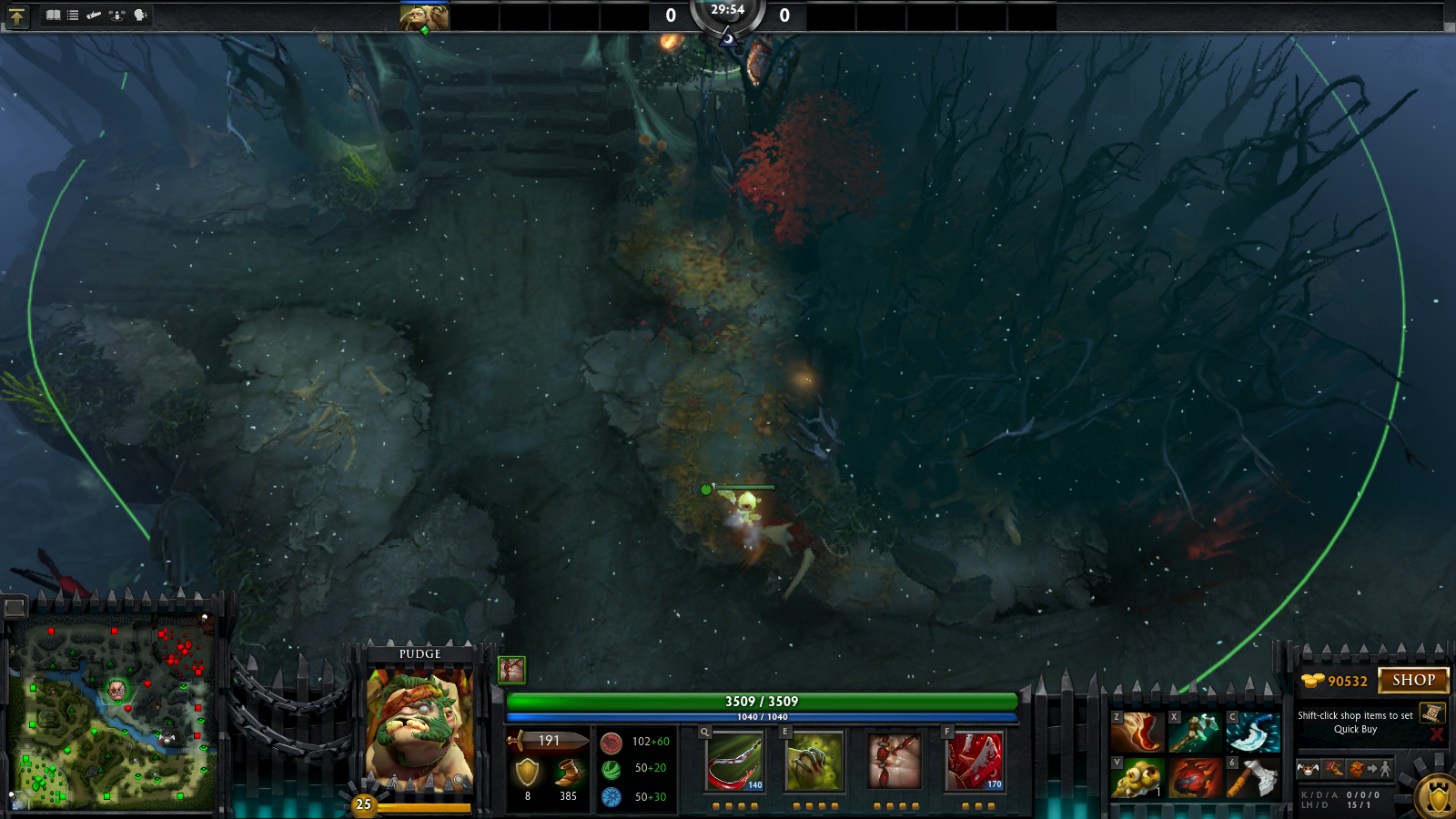Select the courier face icon
This screenshot has width=1456, height=819.
[1308, 769]
